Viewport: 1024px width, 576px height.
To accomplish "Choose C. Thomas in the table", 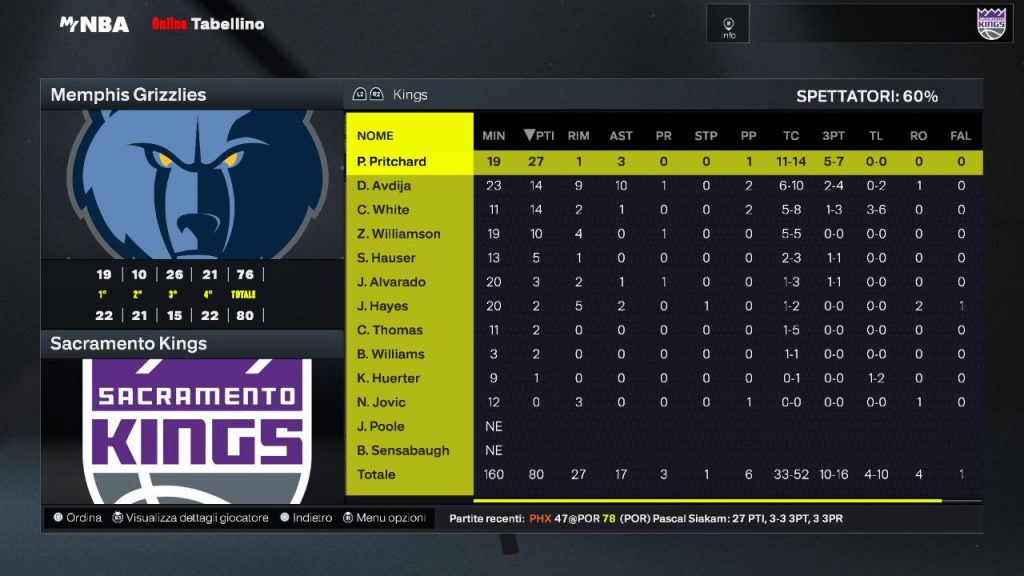I will click(390, 330).
